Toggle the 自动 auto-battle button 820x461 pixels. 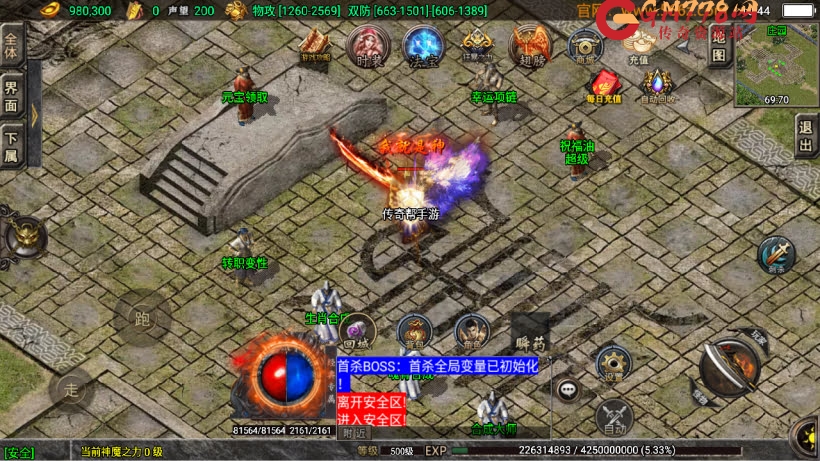613,417
